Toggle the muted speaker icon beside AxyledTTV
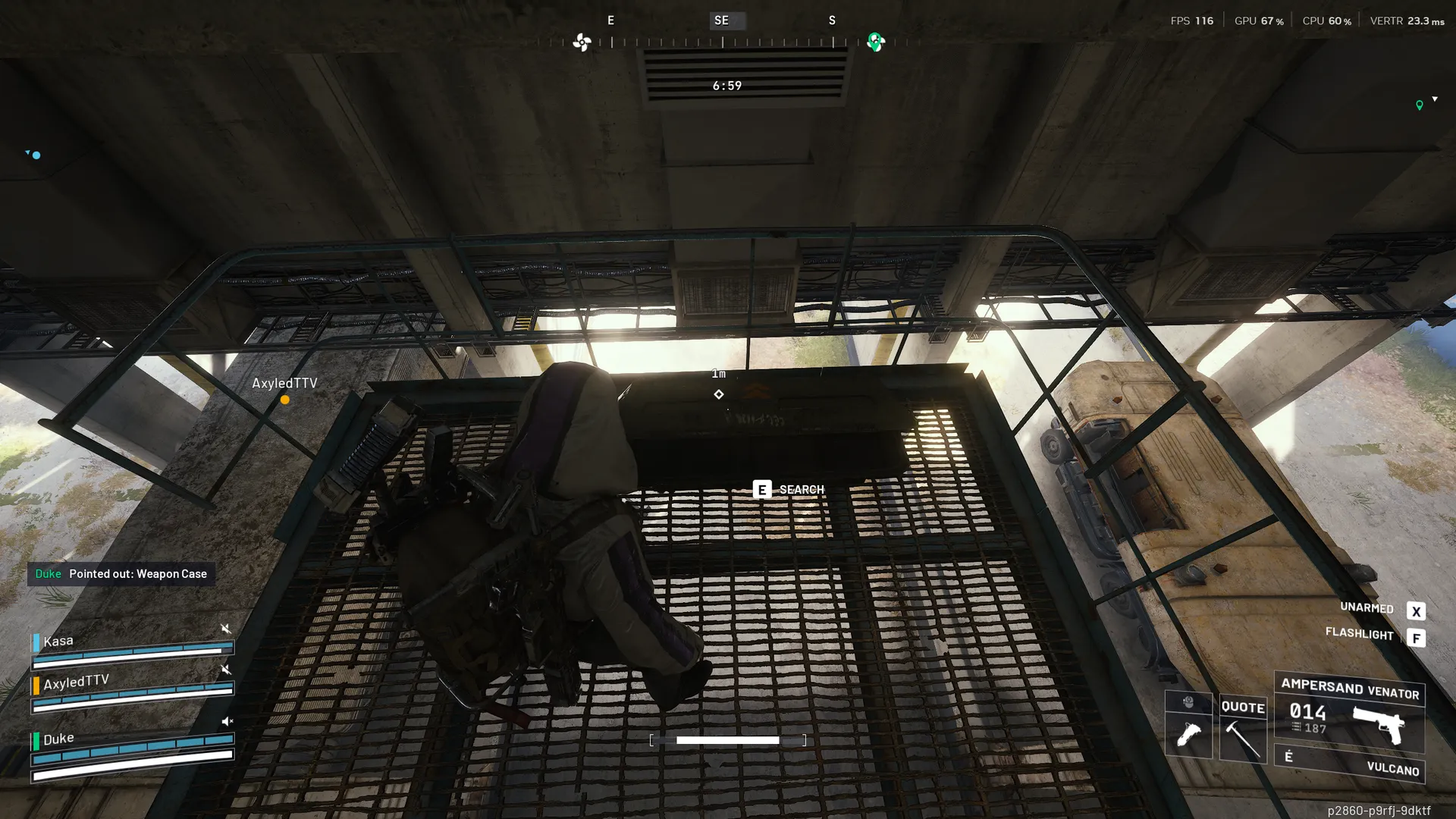 click(x=225, y=669)
